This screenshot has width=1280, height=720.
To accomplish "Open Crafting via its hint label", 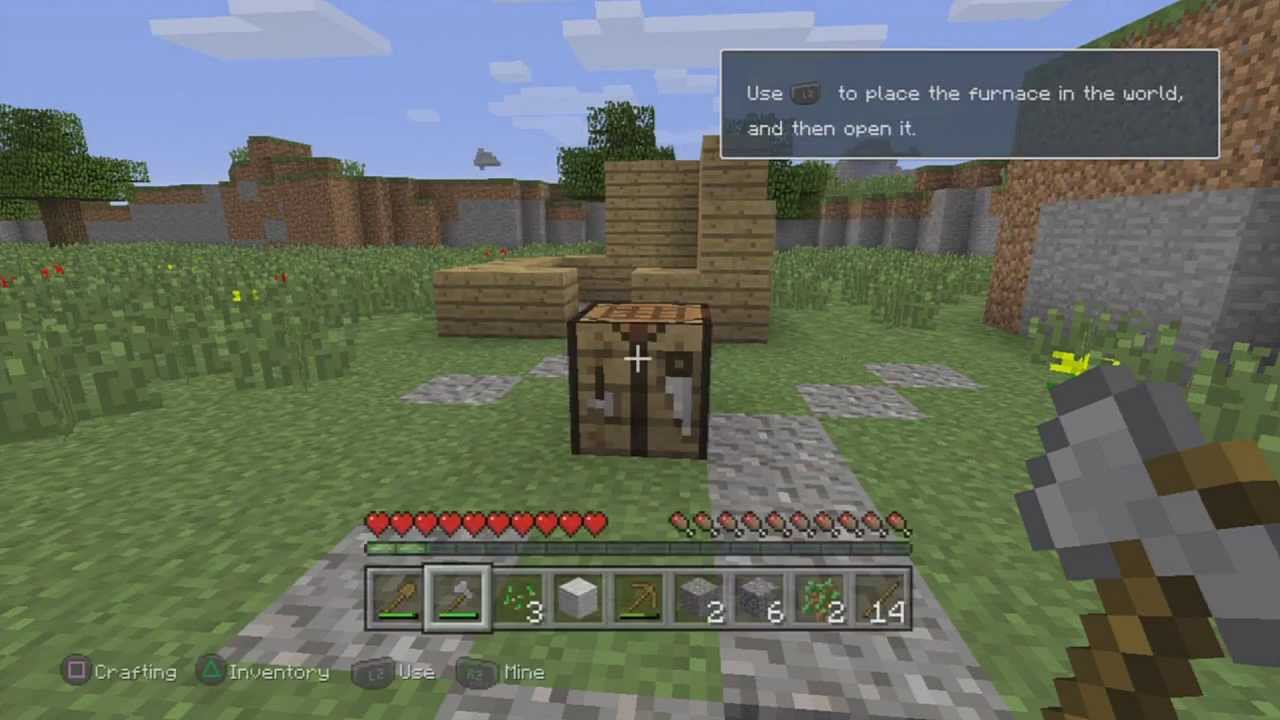I will tap(135, 672).
